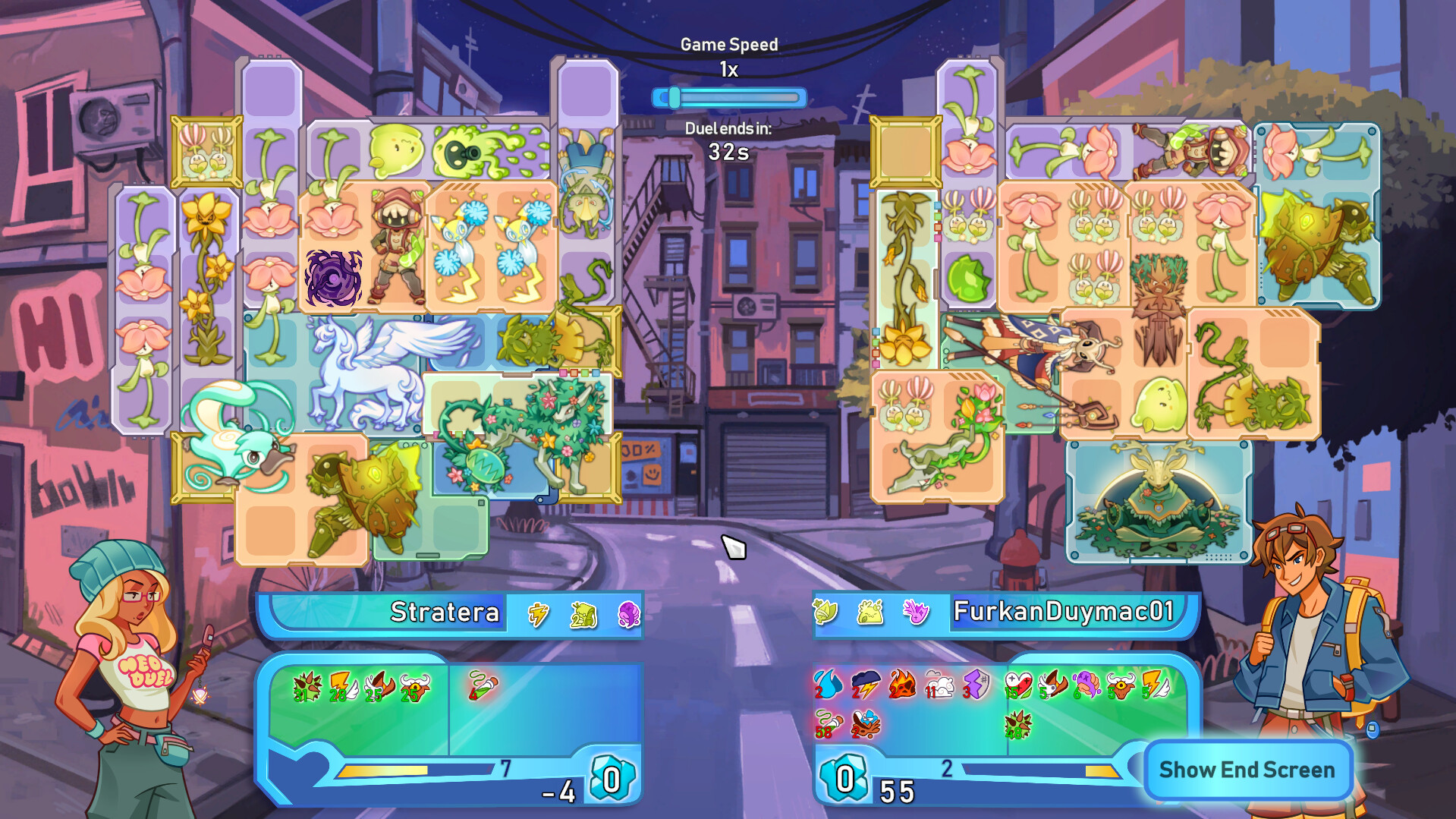Check the fire debuff icon
This screenshot has height=819, width=1456.
901,684
